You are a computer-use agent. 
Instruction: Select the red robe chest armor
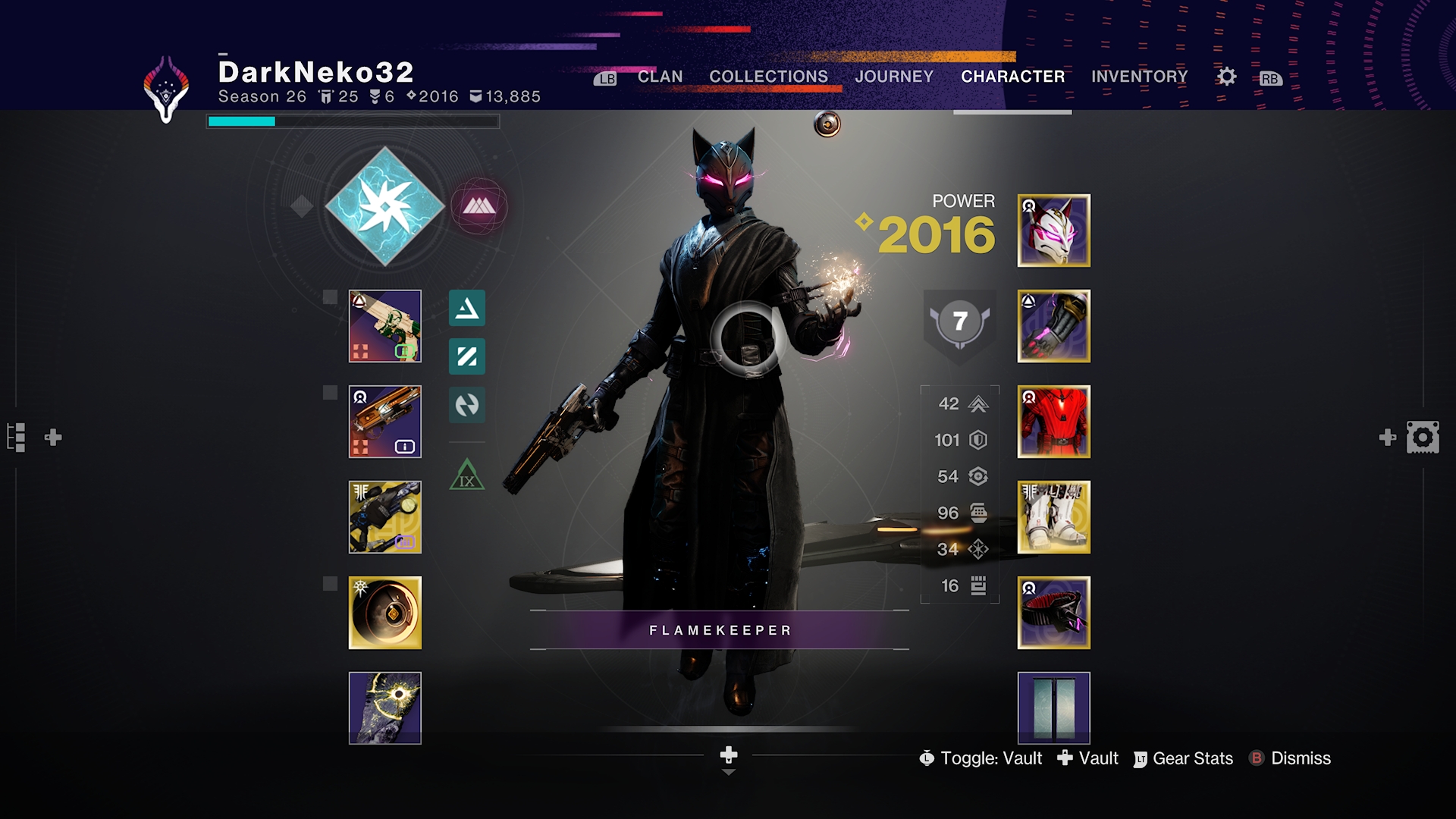click(1053, 422)
